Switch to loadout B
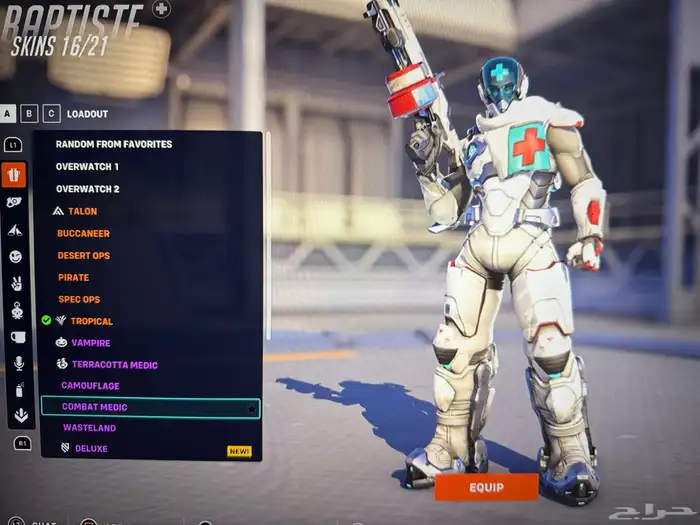 pos(30,114)
